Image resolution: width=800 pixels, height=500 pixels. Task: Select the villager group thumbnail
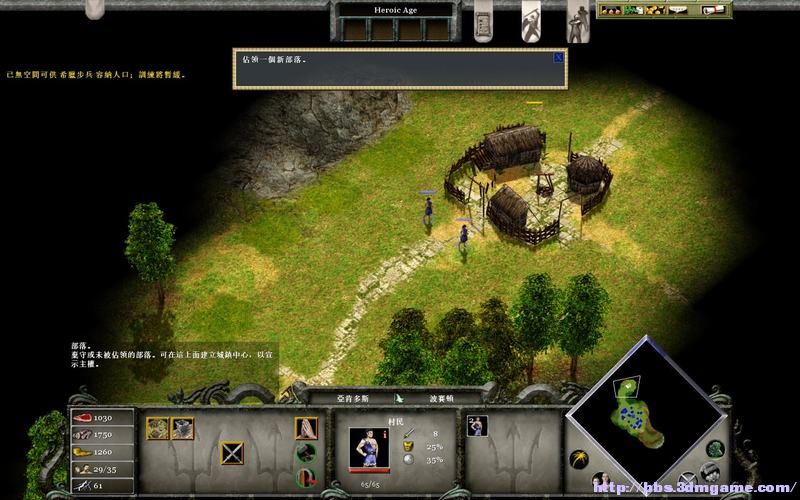[477, 426]
